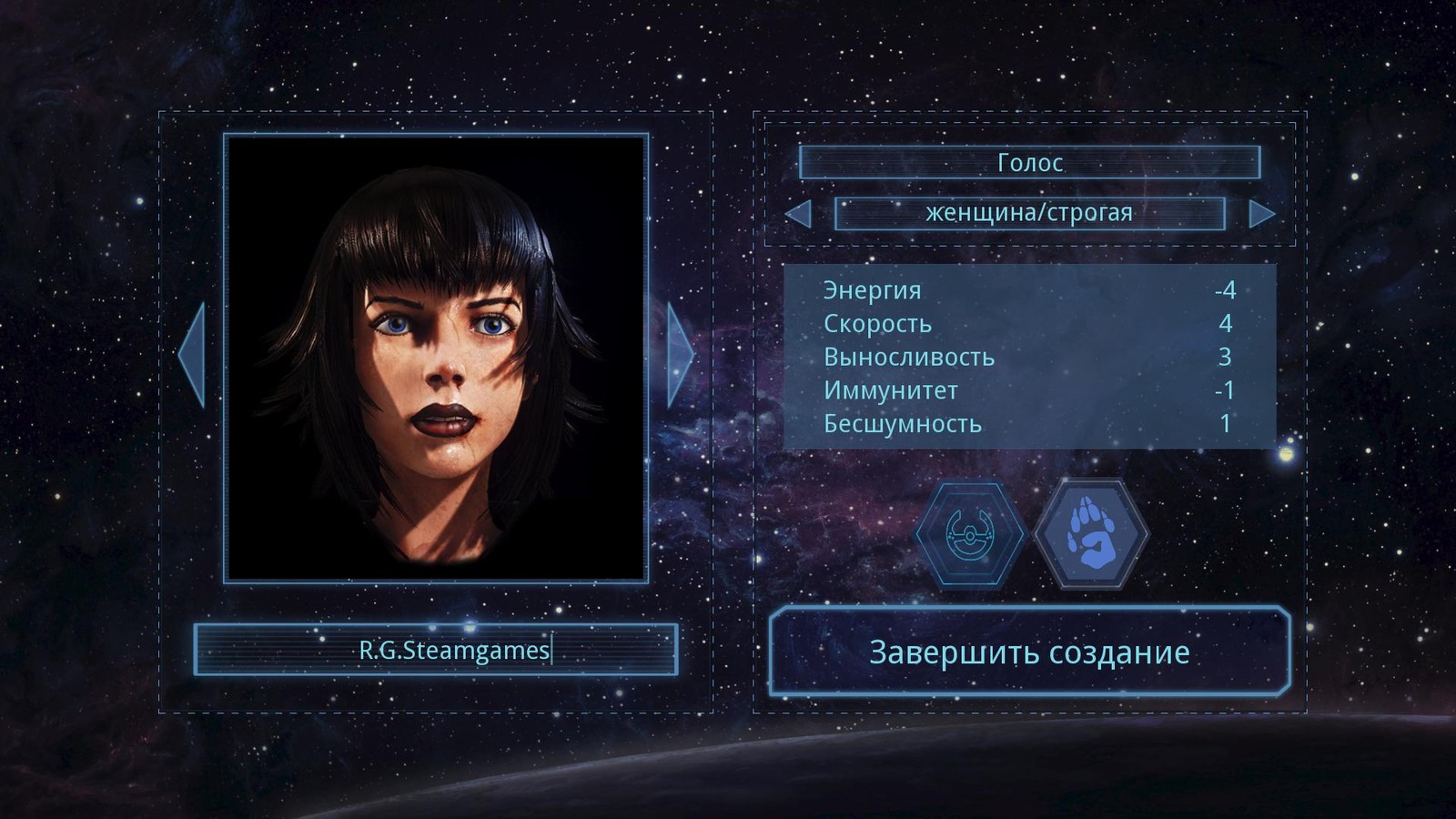The image size is (1456, 819).
Task: Click the 'Иммунитет' stat value -1
Action: coord(1223,390)
